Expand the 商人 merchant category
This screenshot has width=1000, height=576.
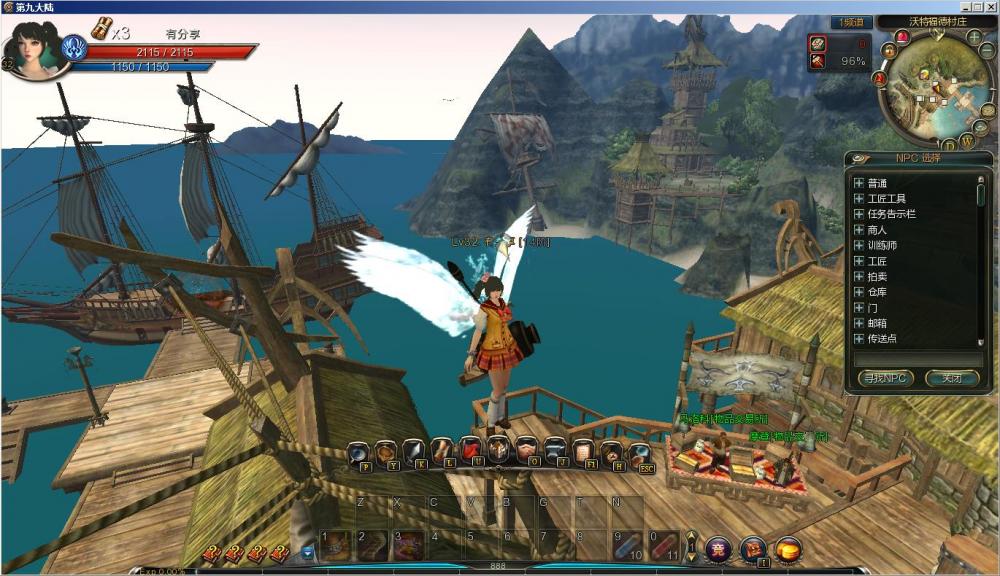[x=858, y=230]
